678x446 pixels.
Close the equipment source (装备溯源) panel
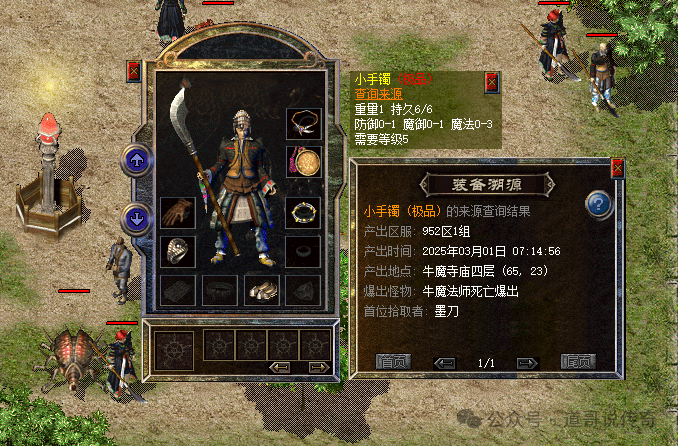pos(617,168)
